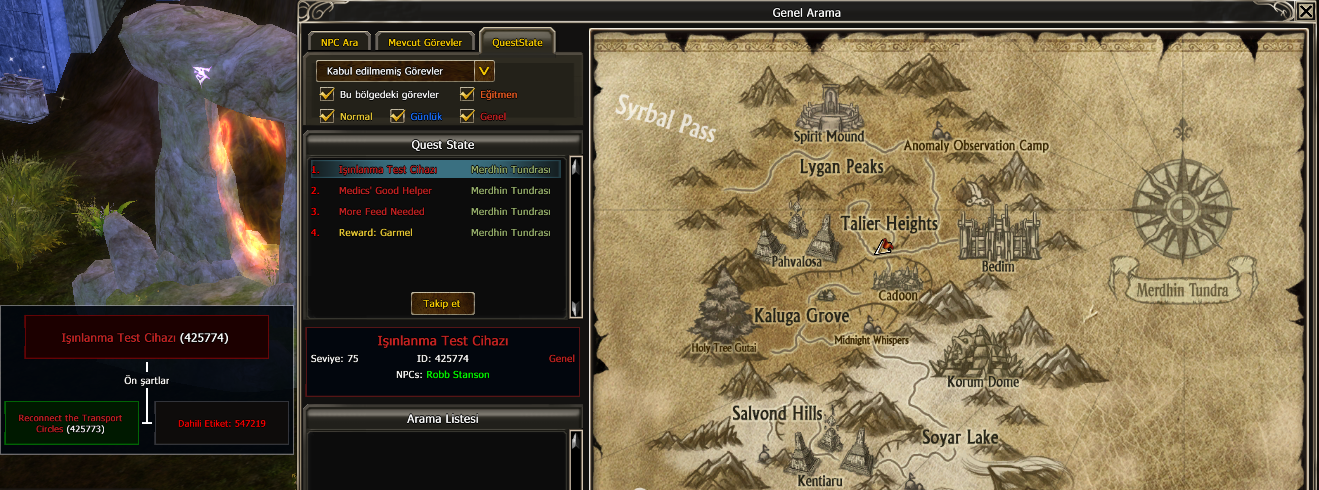Close the Genel Arama window
The width and height of the screenshot is (1319, 490).
point(1306,13)
